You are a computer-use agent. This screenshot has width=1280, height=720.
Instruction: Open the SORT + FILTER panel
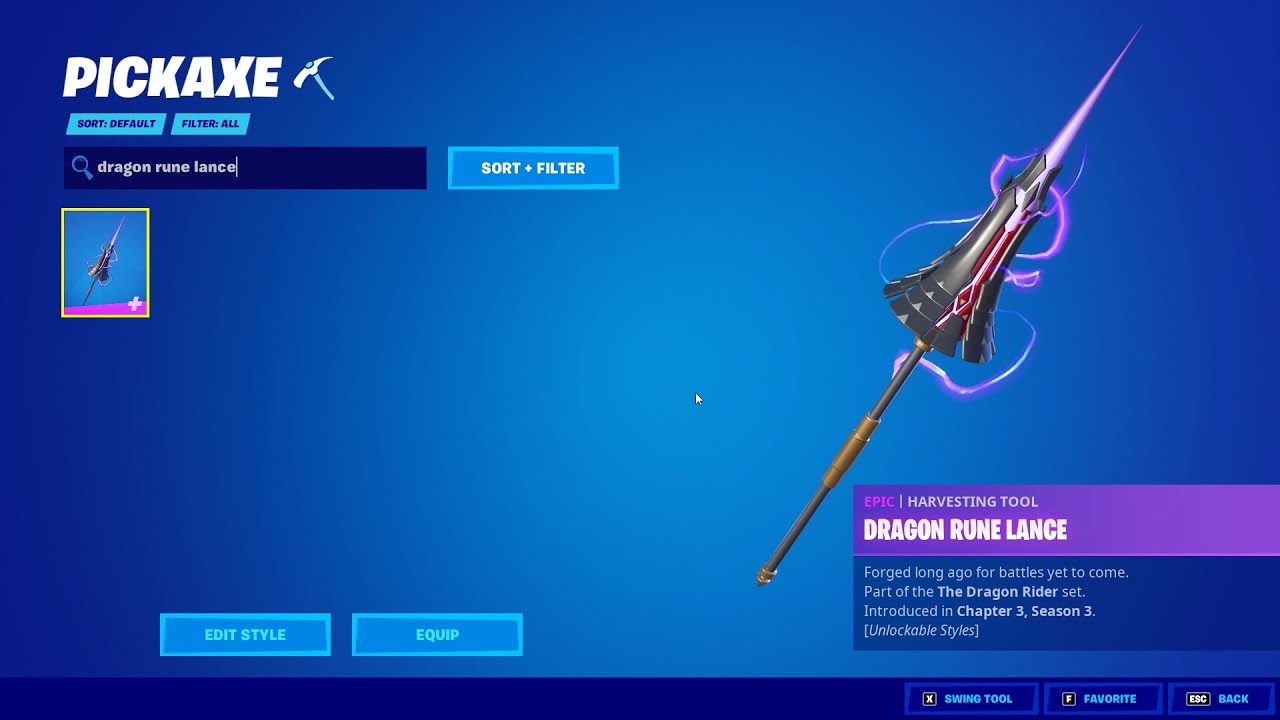[x=533, y=167]
